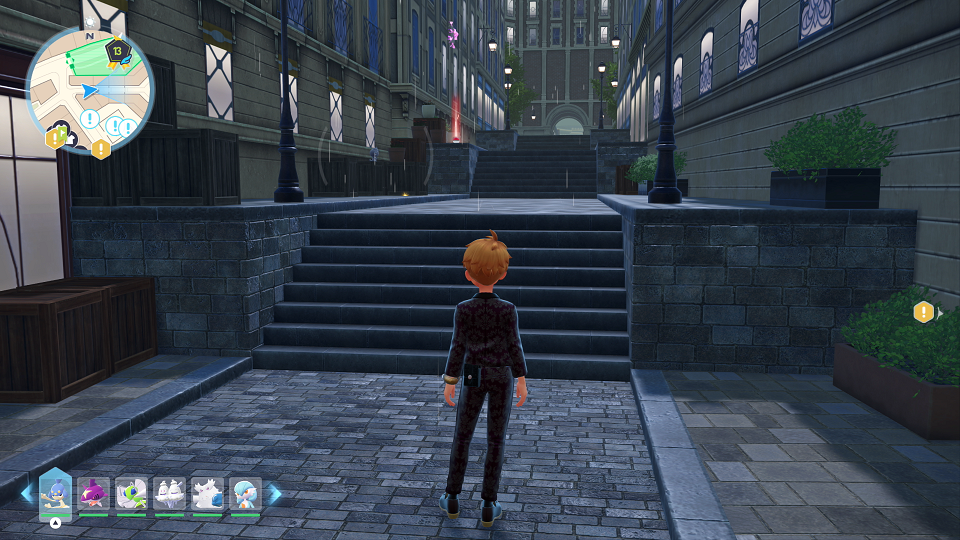Click the right arrow of the party bar
This screenshot has height=540, width=960.
(275, 493)
